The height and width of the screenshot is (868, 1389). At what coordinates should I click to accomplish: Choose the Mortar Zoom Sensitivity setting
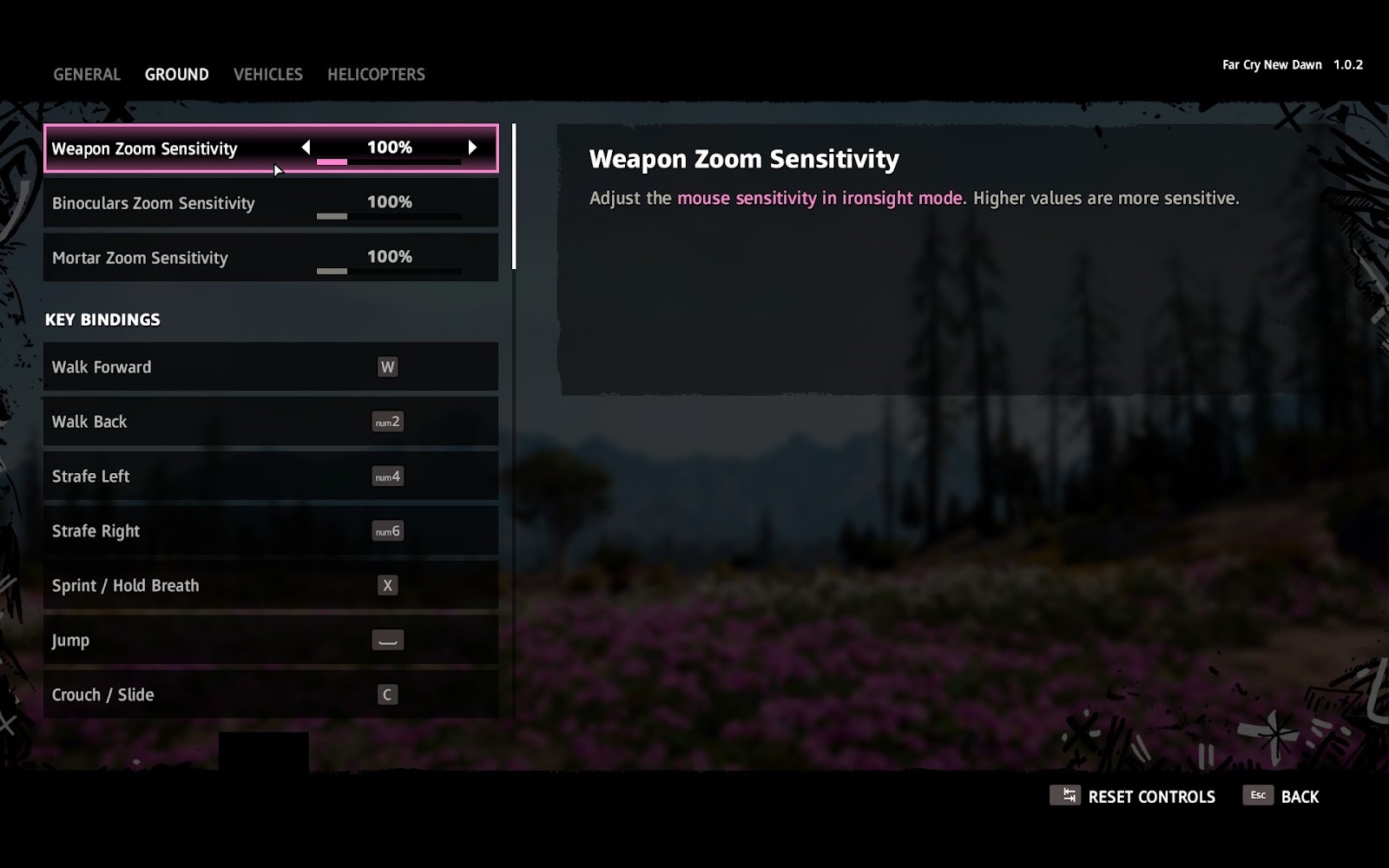click(x=271, y=258)
